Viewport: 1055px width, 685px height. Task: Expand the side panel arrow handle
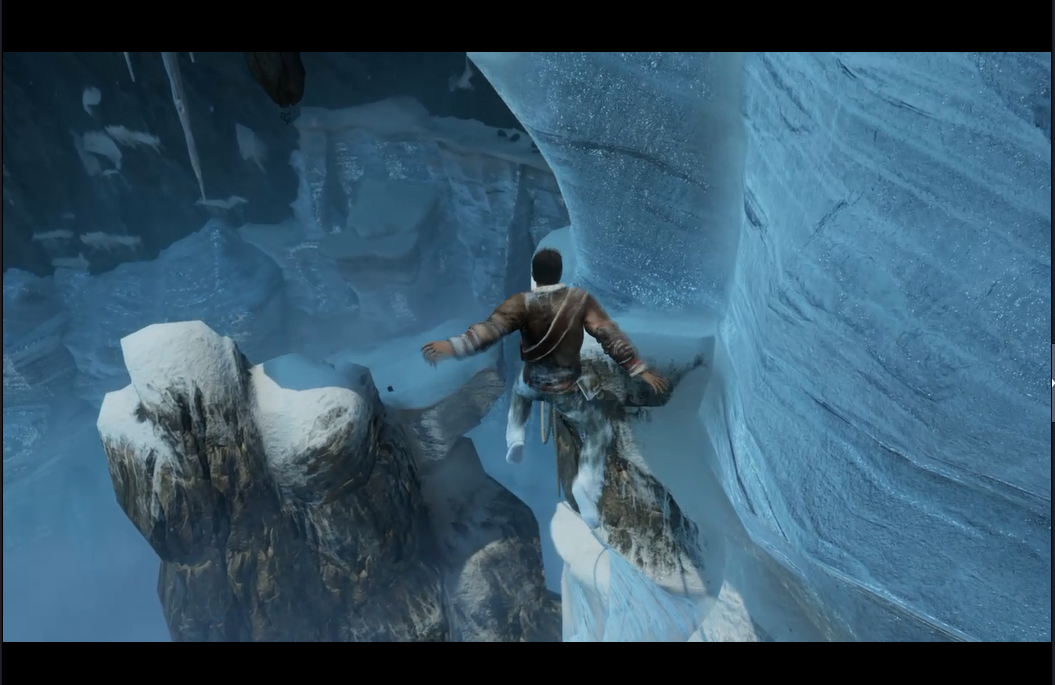click(x=1051, y=382)
